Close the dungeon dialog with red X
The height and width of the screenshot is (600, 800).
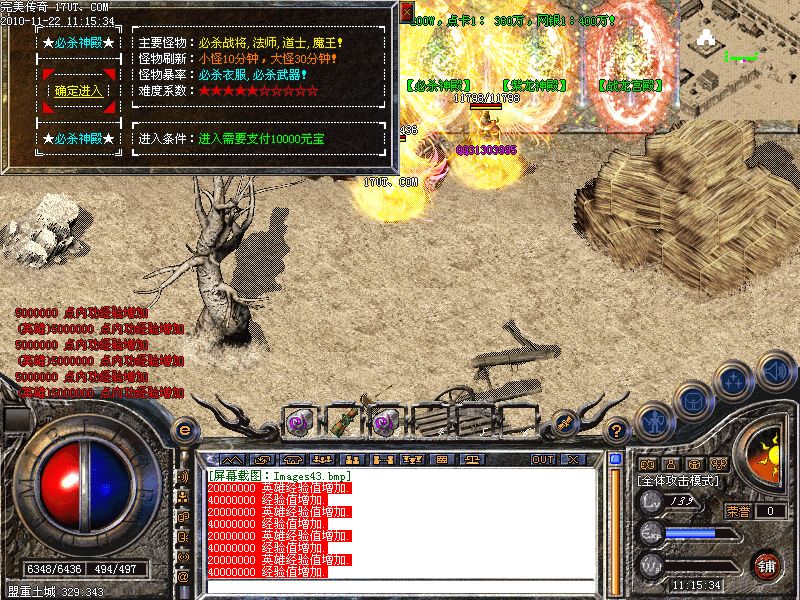[x=406, y=12]
